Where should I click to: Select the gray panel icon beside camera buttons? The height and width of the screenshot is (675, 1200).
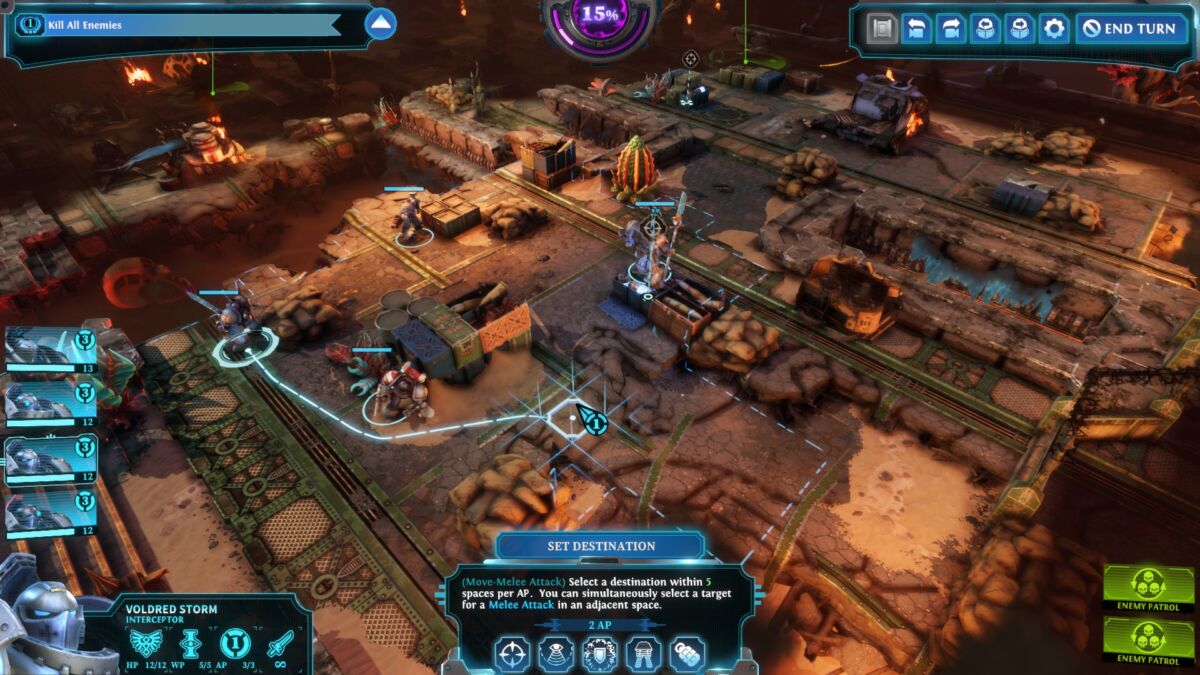pos(881,28)
